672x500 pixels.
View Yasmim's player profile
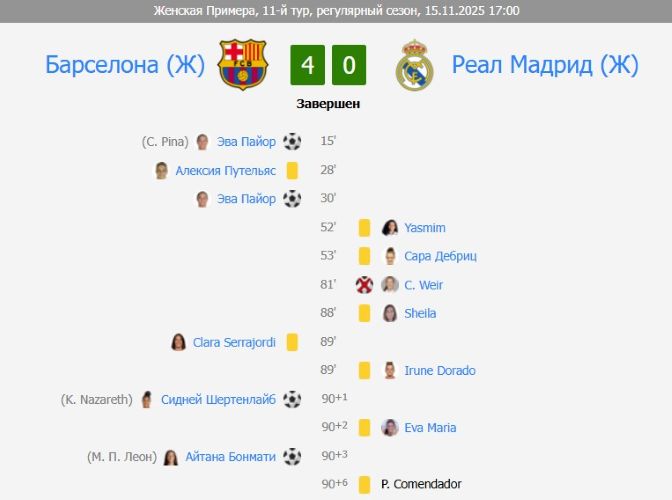tap(425, 228)
